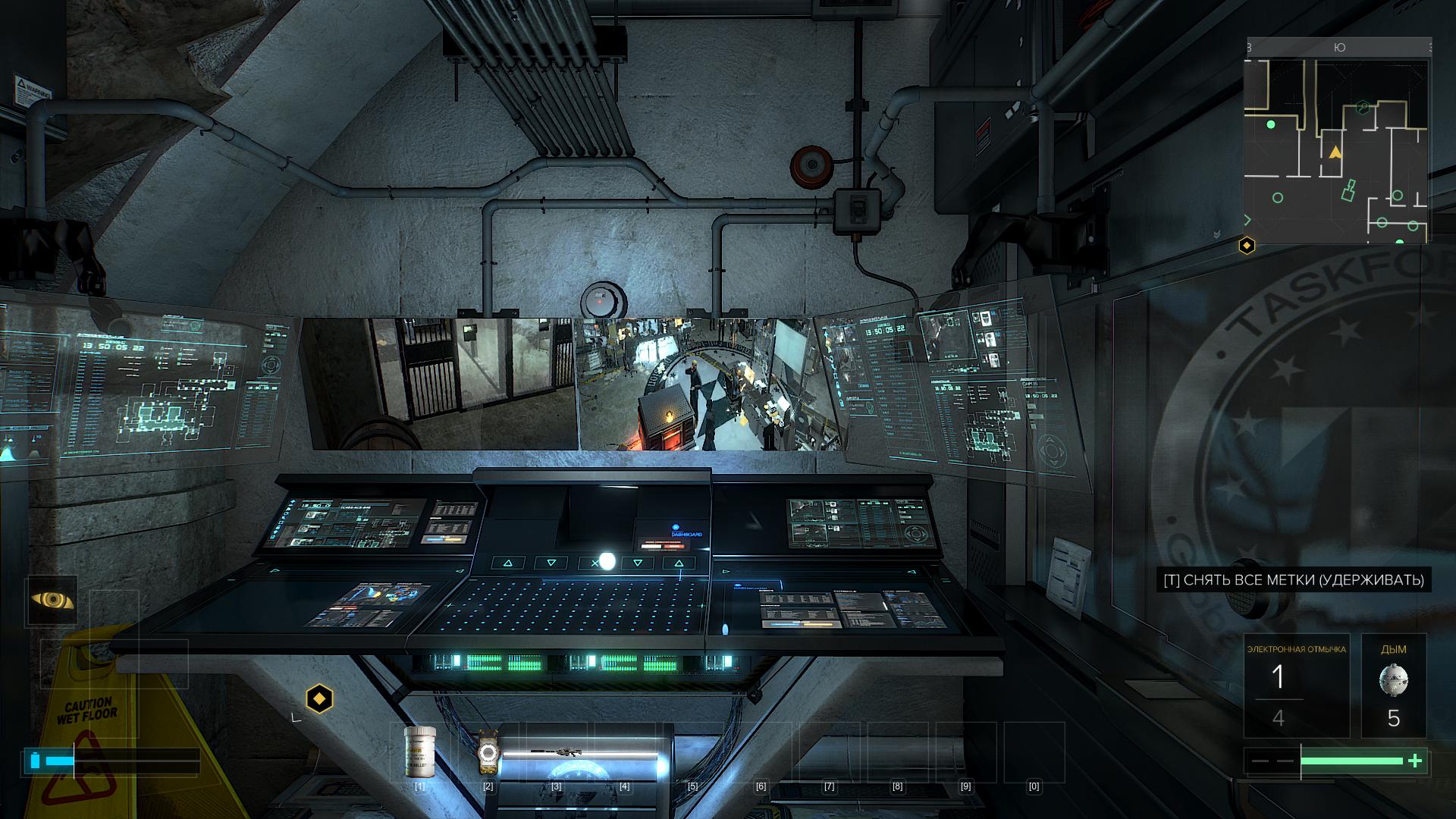Toggle the yellow eye vision icon
Screen dimensions: 1456x819
52,601
